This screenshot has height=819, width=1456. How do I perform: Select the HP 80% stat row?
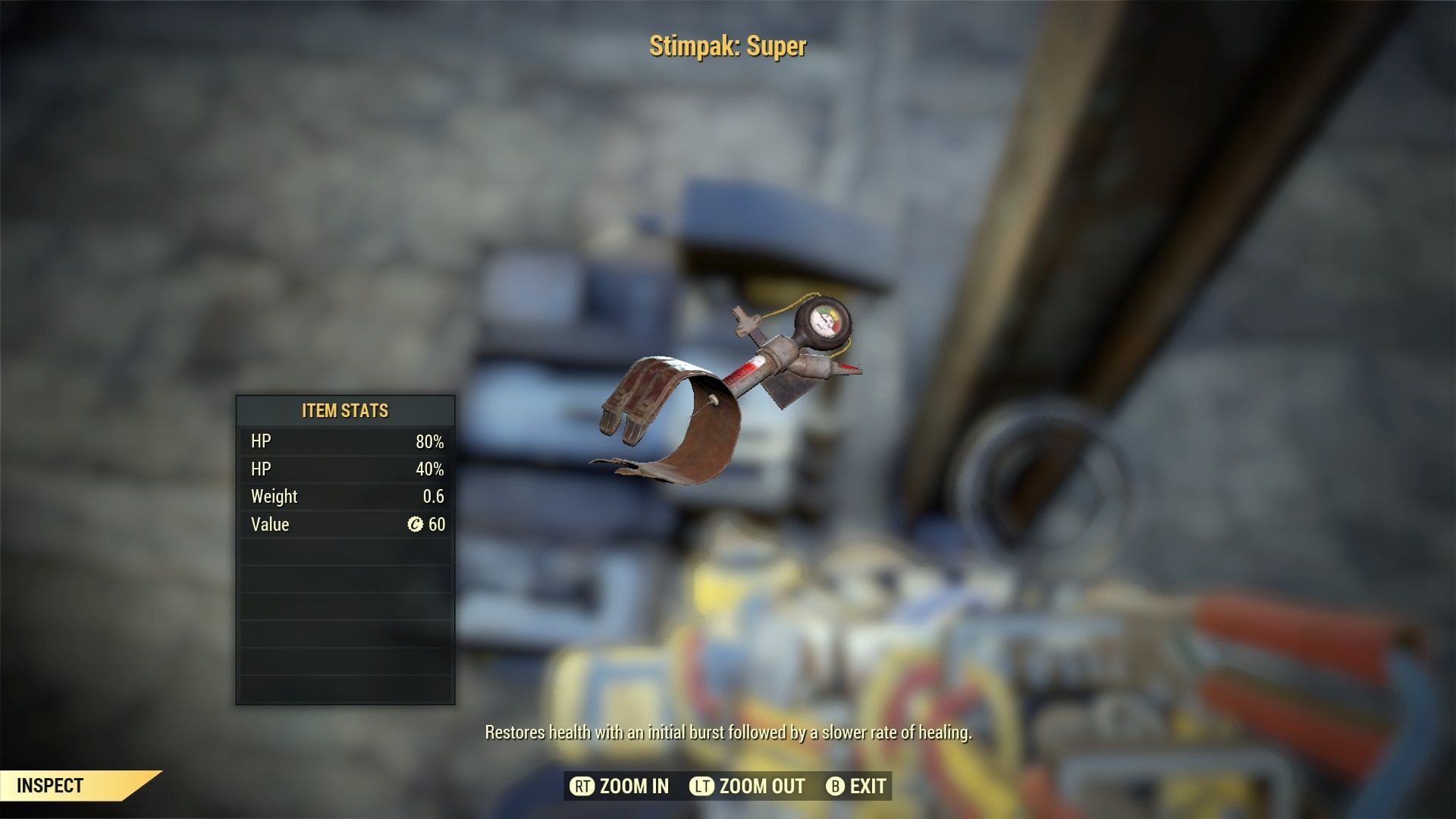click(x=345, y=441)
